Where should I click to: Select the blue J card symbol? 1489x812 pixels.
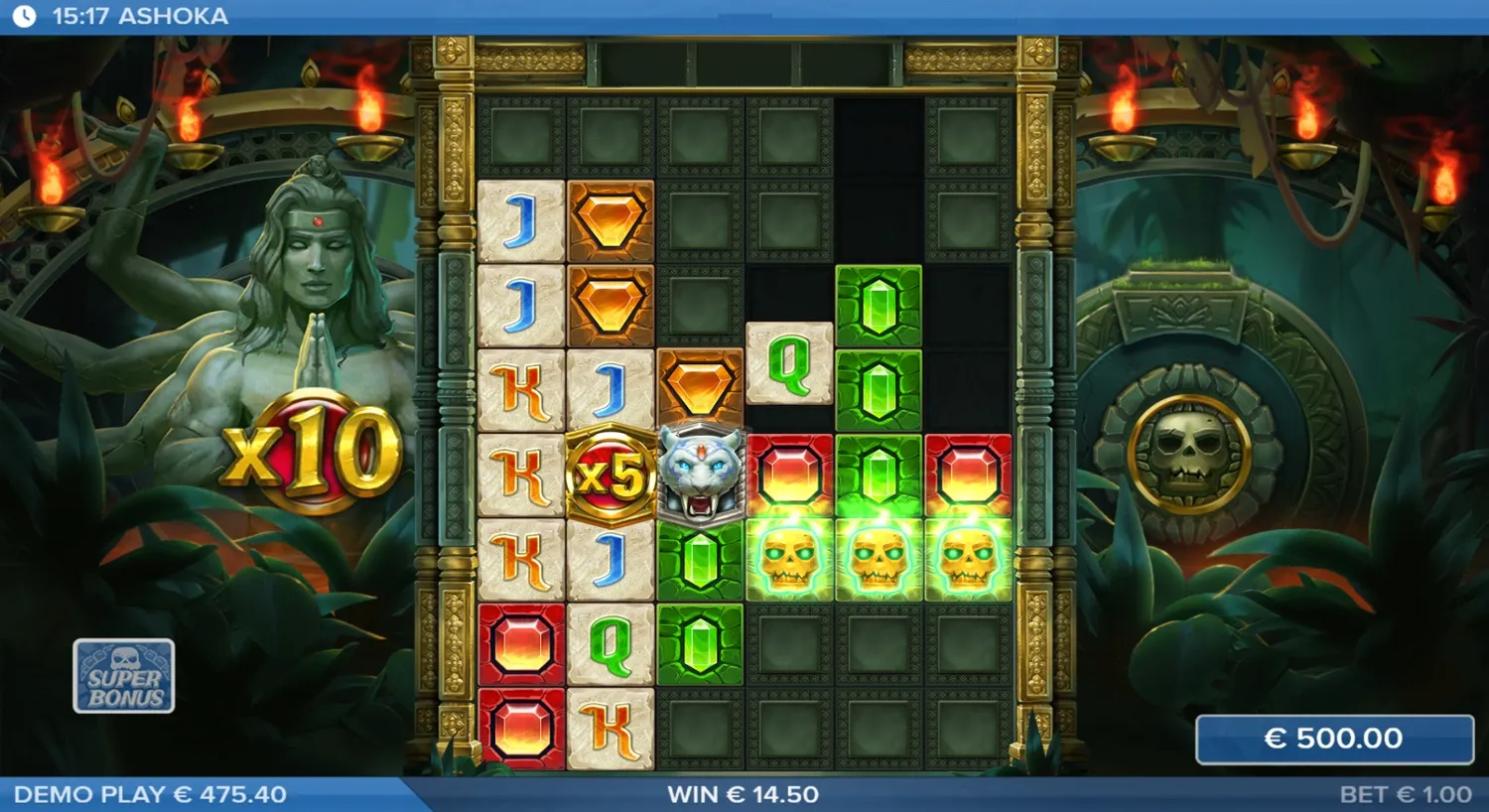[521, 218]
